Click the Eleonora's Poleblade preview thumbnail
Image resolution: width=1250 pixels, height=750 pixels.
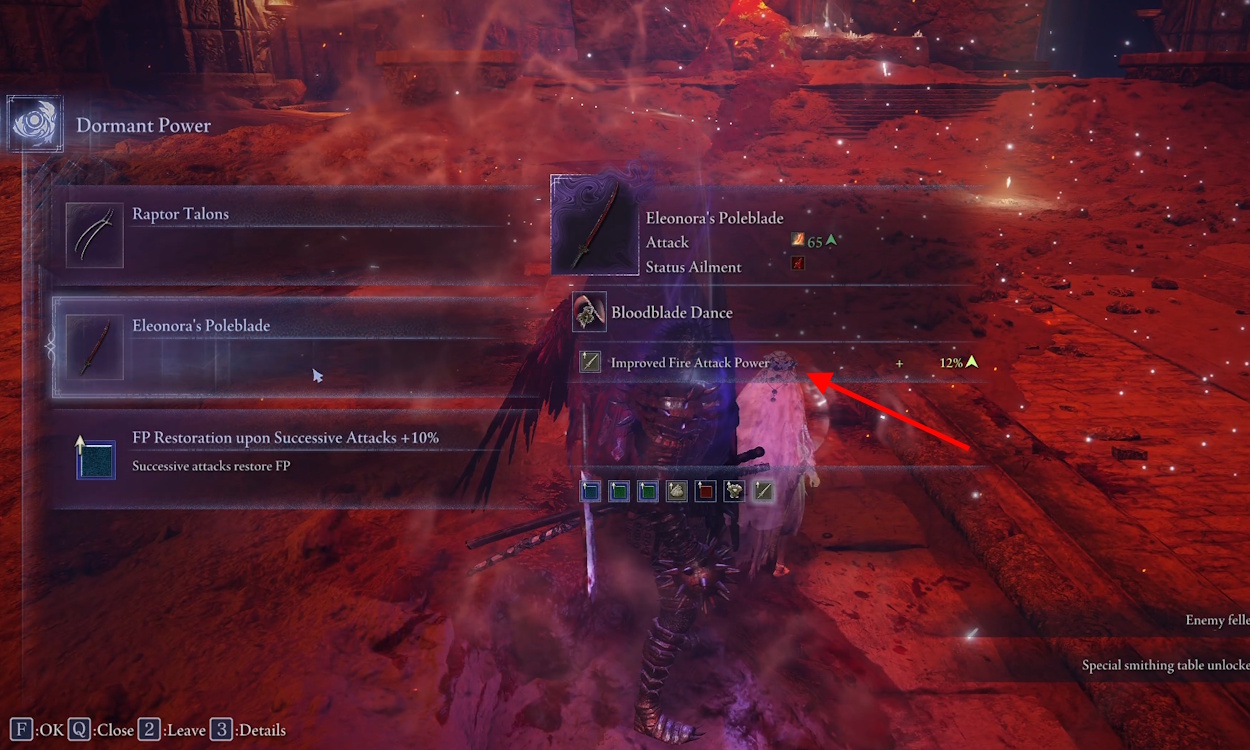click(x=594, y=226)
